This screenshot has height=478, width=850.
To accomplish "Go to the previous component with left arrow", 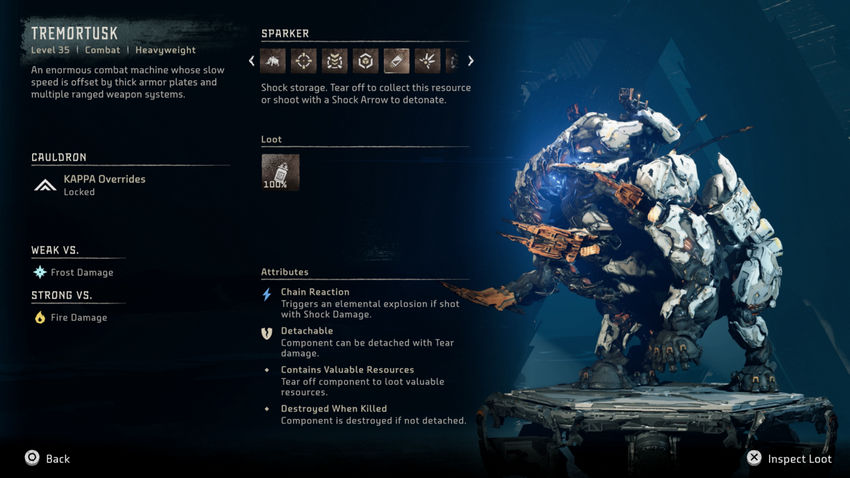I will coord(252,61).
